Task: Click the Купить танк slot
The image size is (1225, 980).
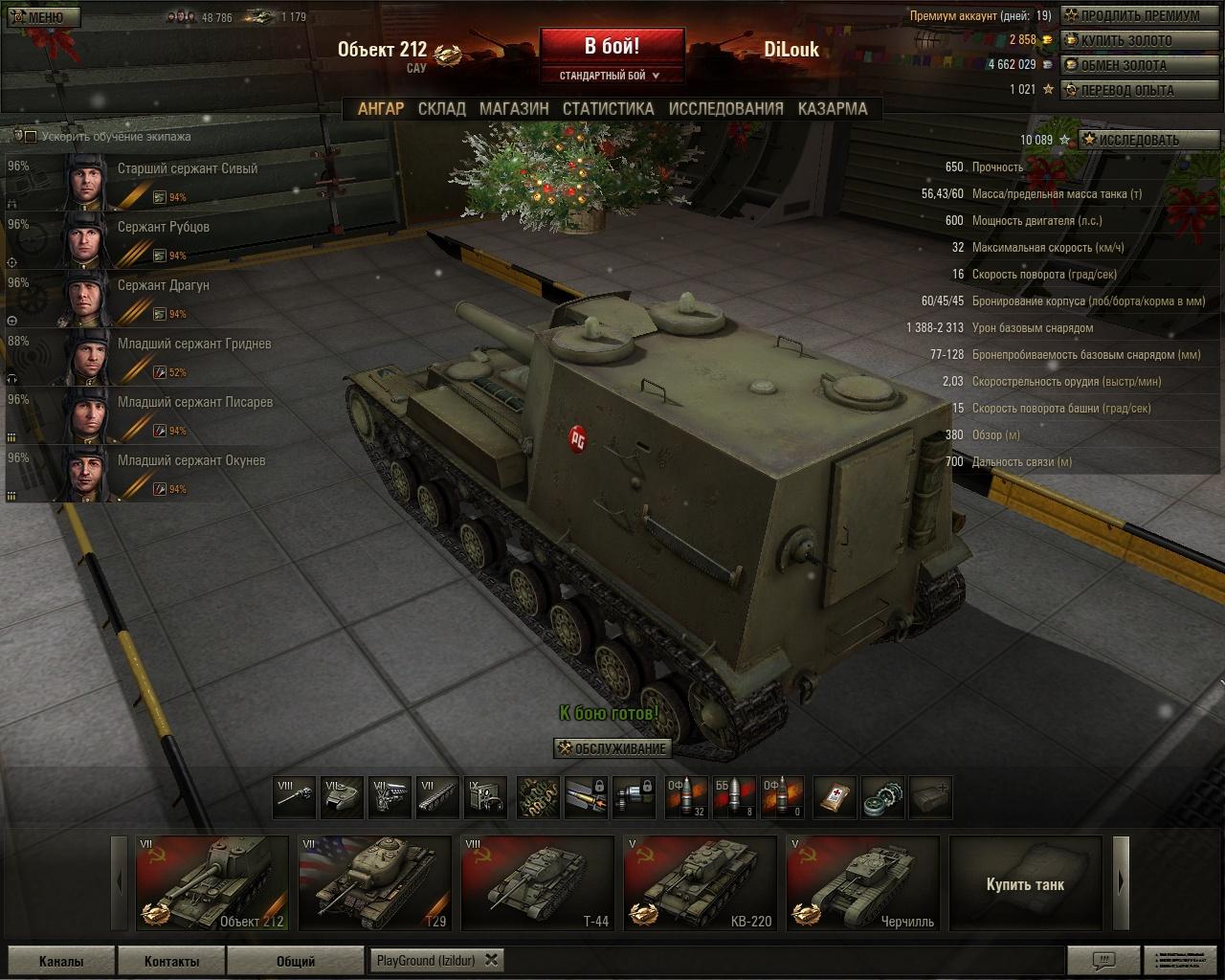Action: [x=1025, y=883]
